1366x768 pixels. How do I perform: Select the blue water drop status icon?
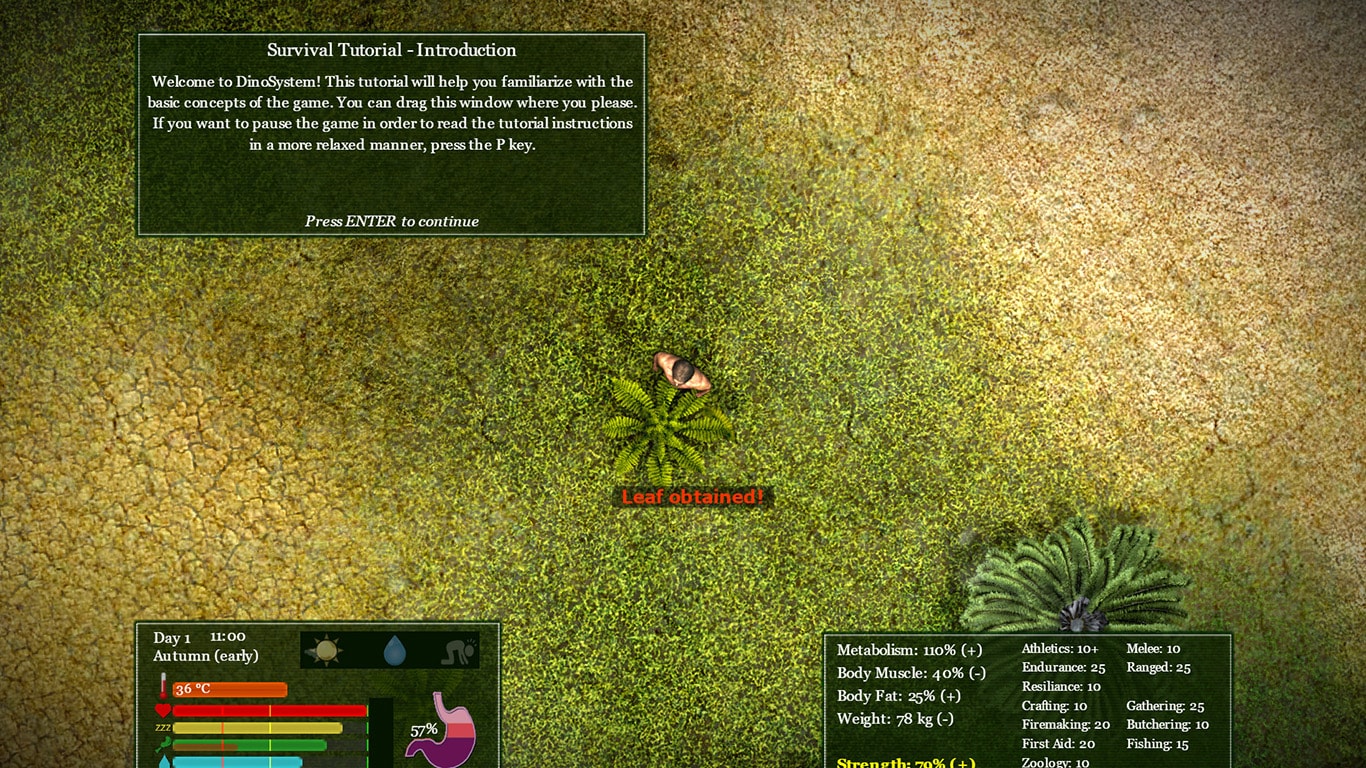coord(396,651)
